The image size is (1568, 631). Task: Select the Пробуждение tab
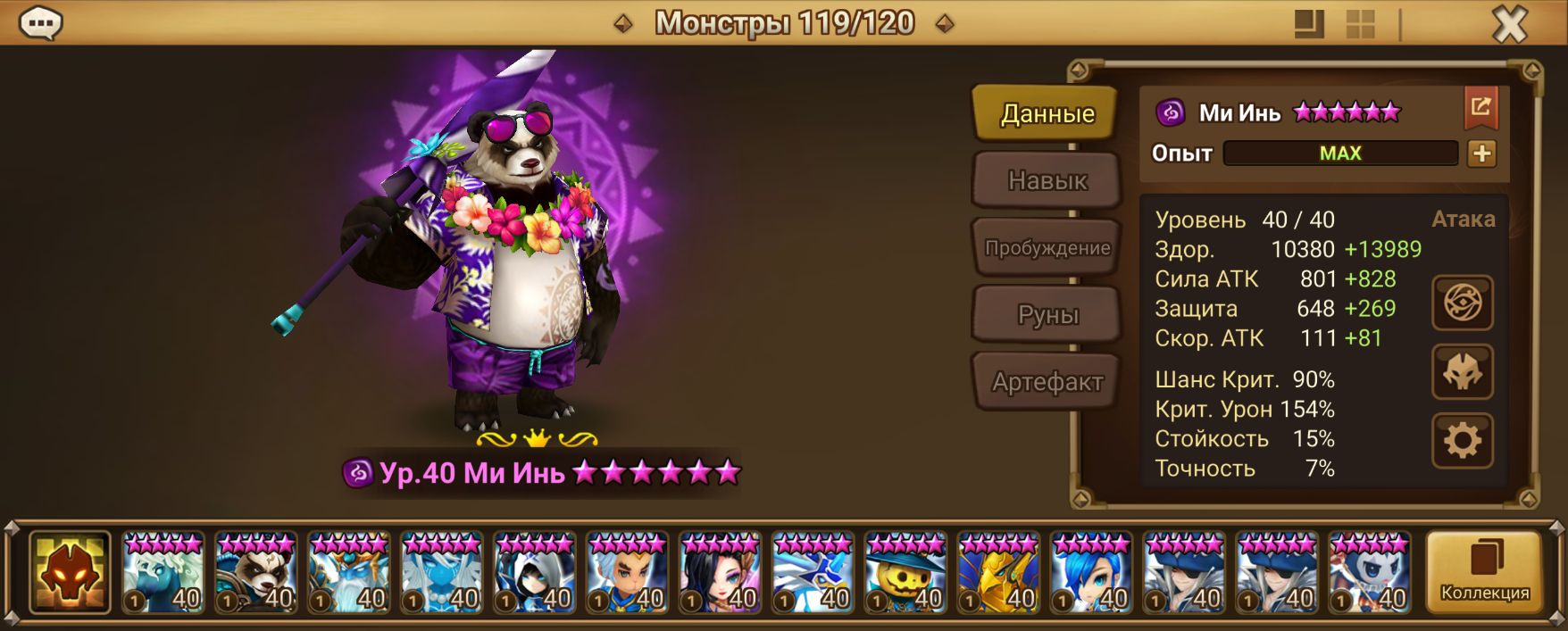[1047, 248]
